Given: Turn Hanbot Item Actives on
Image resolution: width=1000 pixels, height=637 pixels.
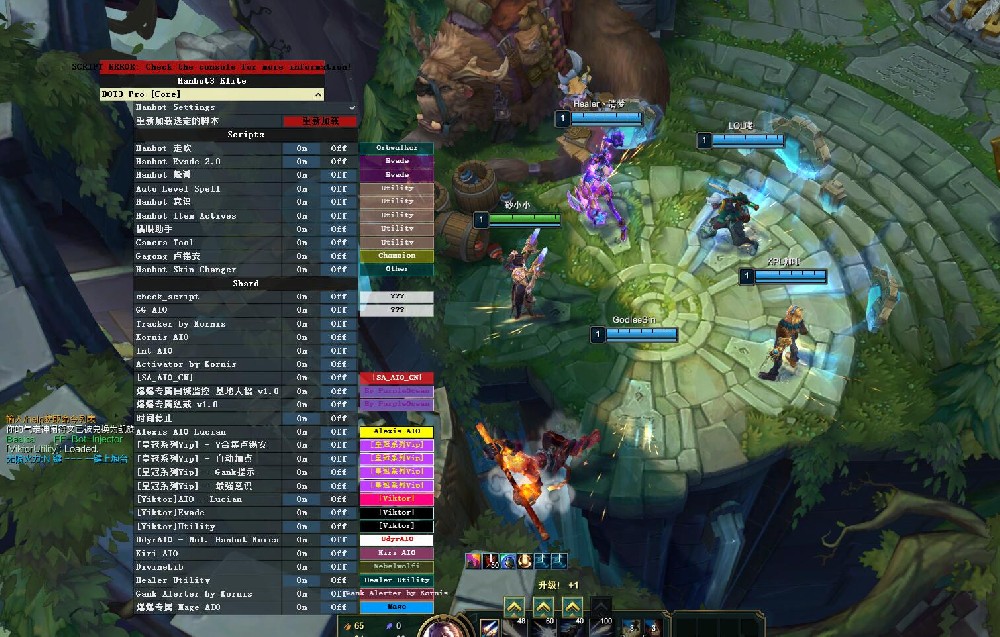Looking at the screenshot, I should click(302, 215).
